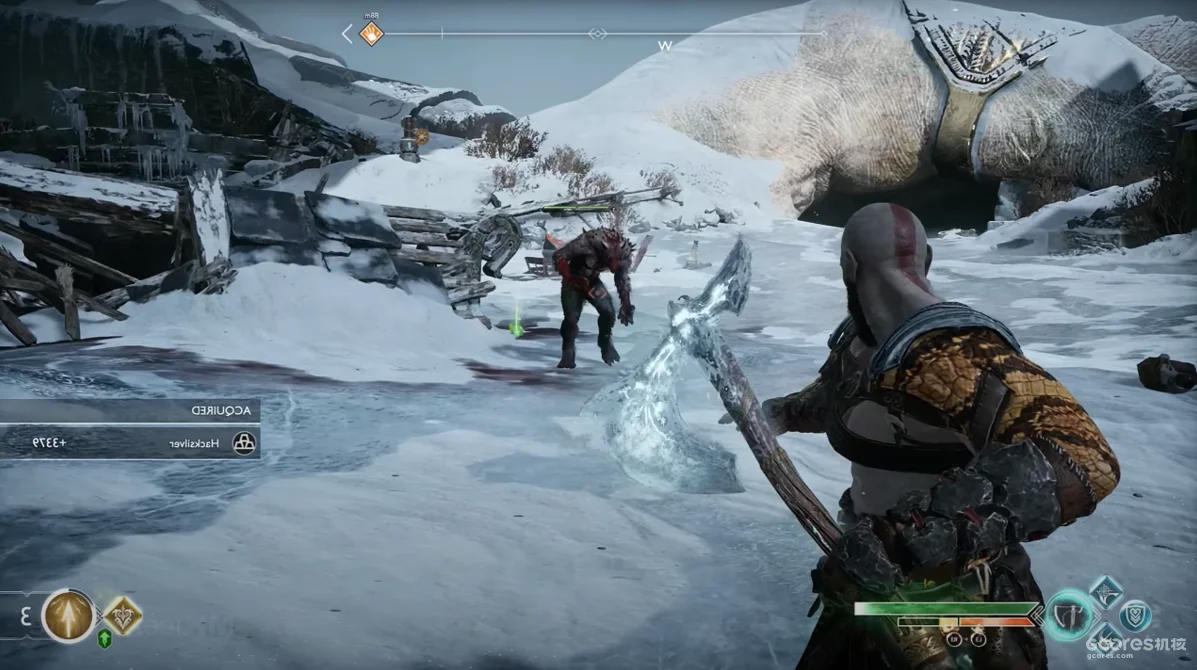Click the compass bar center diamond marker

(597, 34)
